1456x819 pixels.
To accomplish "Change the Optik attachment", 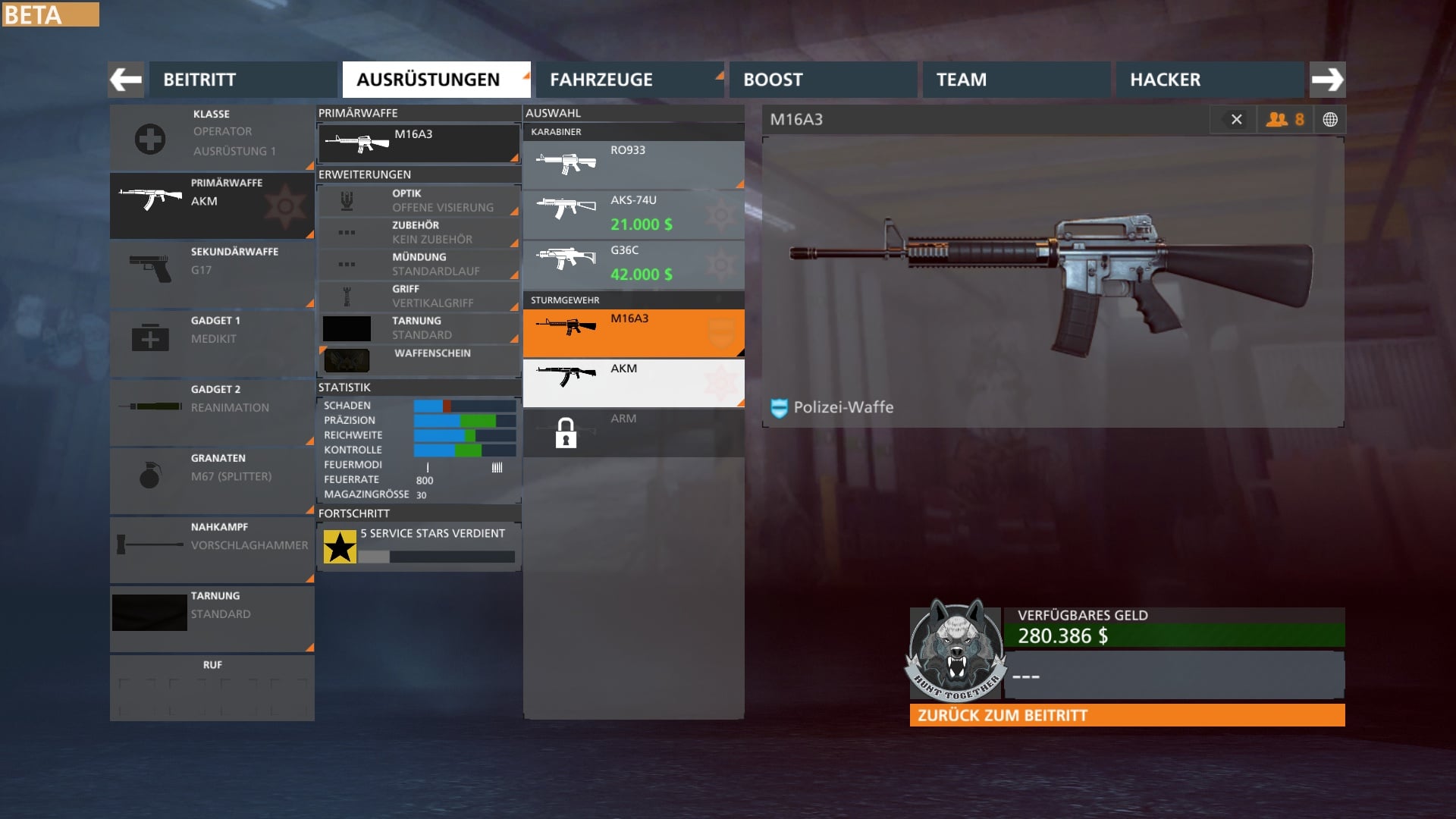I will click(419, 201).
